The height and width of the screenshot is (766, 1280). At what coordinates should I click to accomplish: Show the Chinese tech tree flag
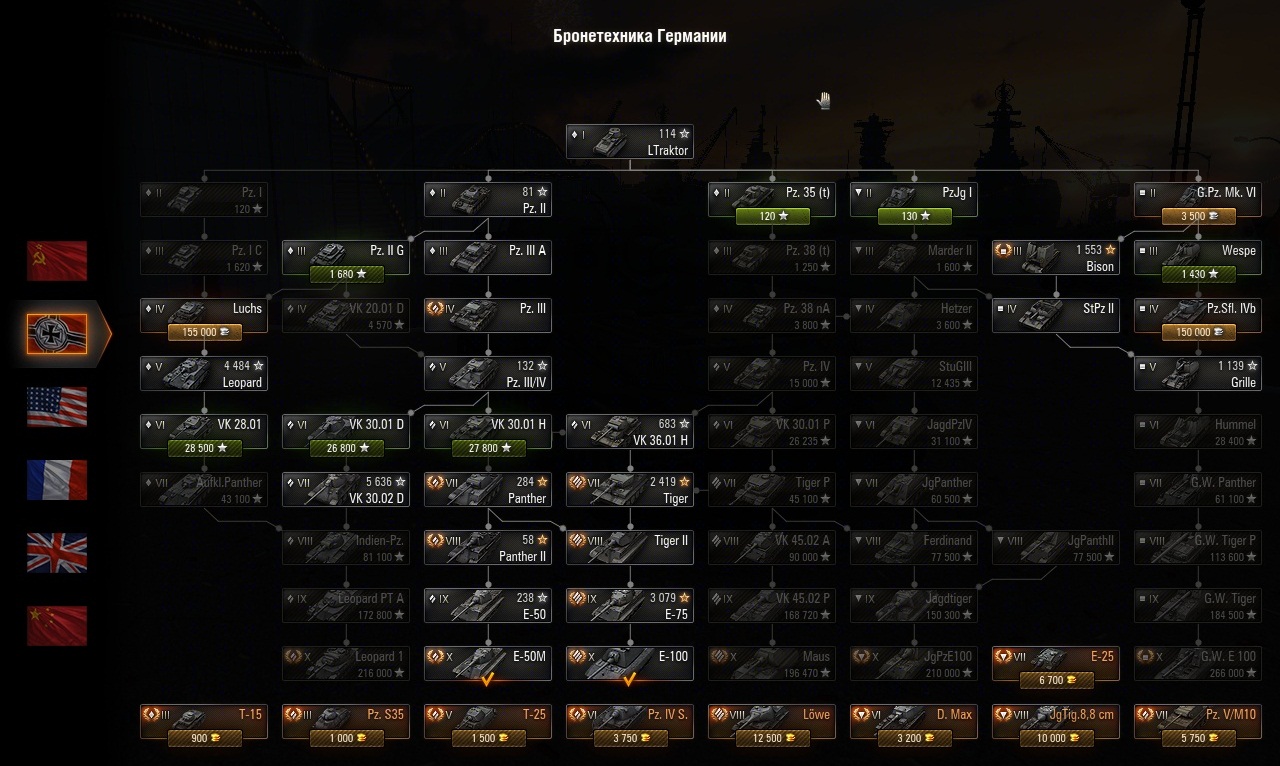(x=57, y=626)
